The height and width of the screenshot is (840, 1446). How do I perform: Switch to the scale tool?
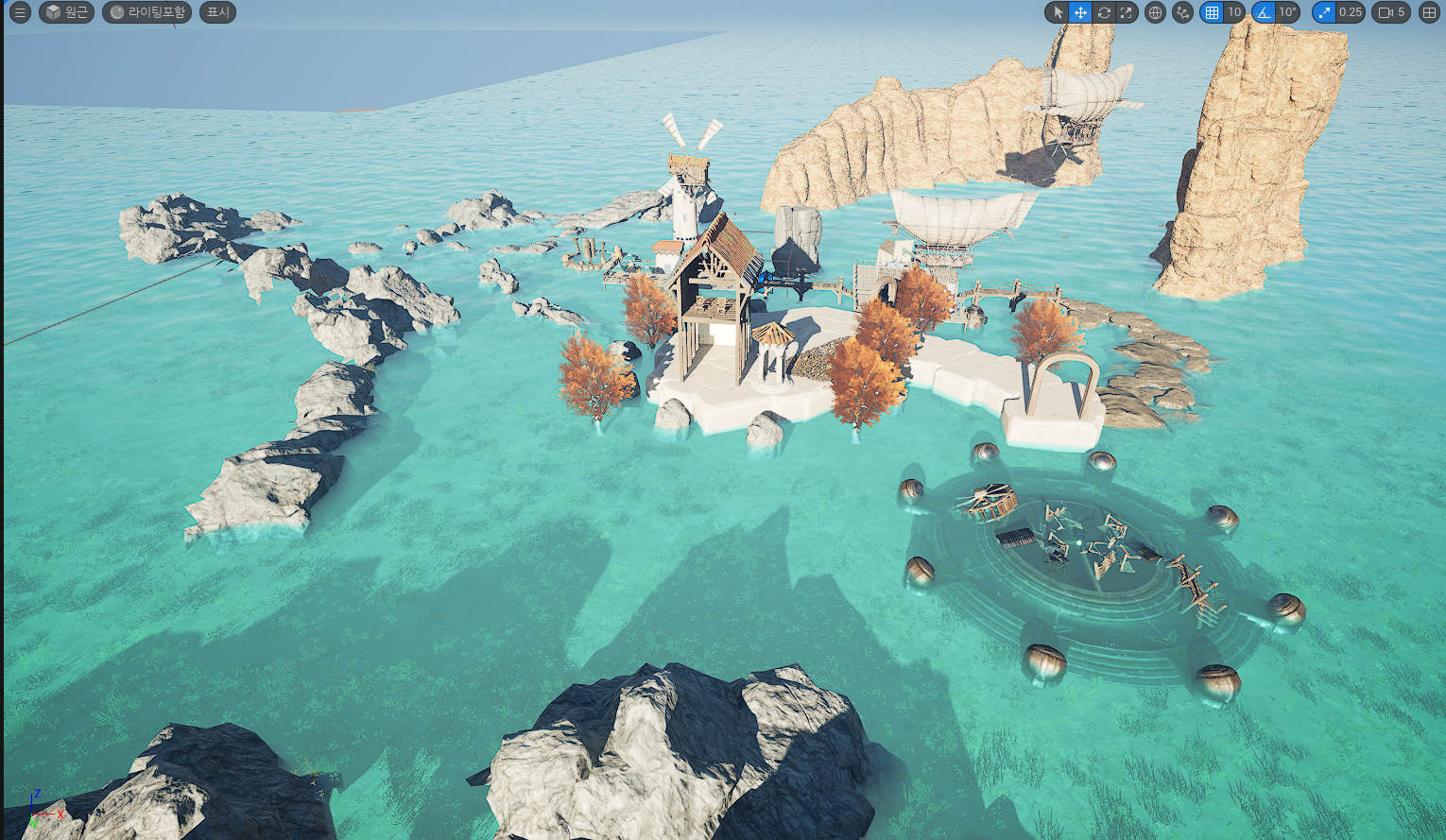1126,12
